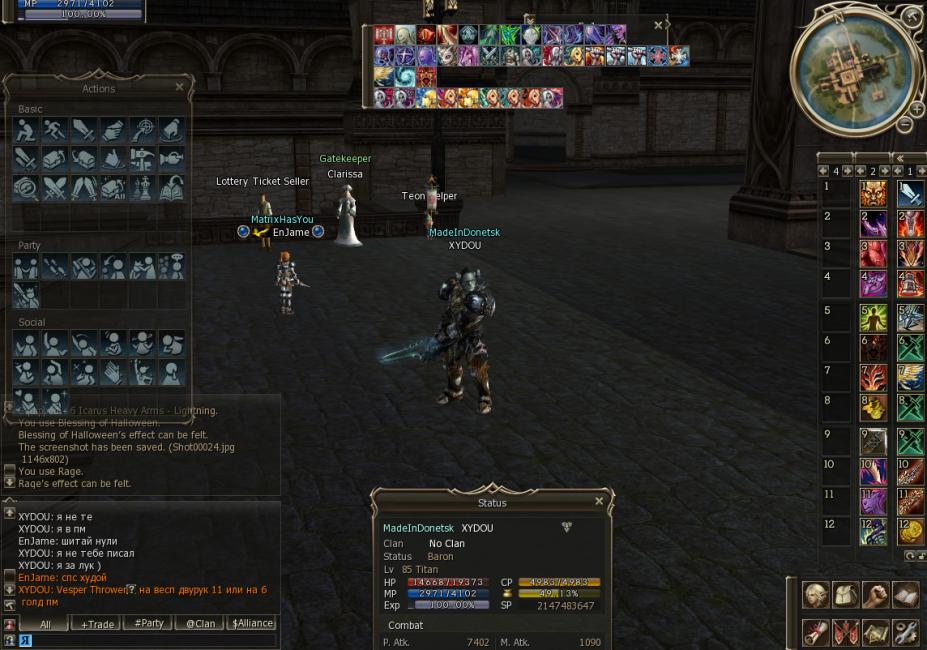Close the Actions window
The height and width of the screenshot is (650, 927).
(x=179, y=87)
